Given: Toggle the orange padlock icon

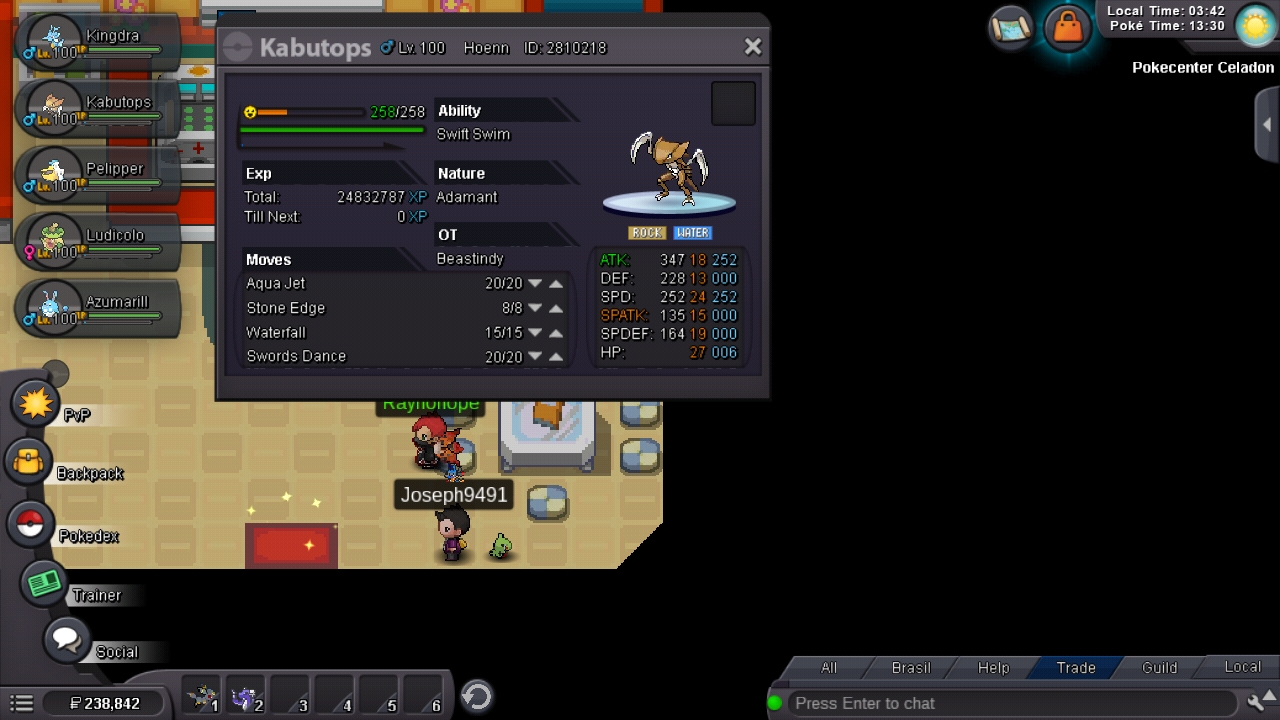Looking at the screenshot, I should 1067,28.
